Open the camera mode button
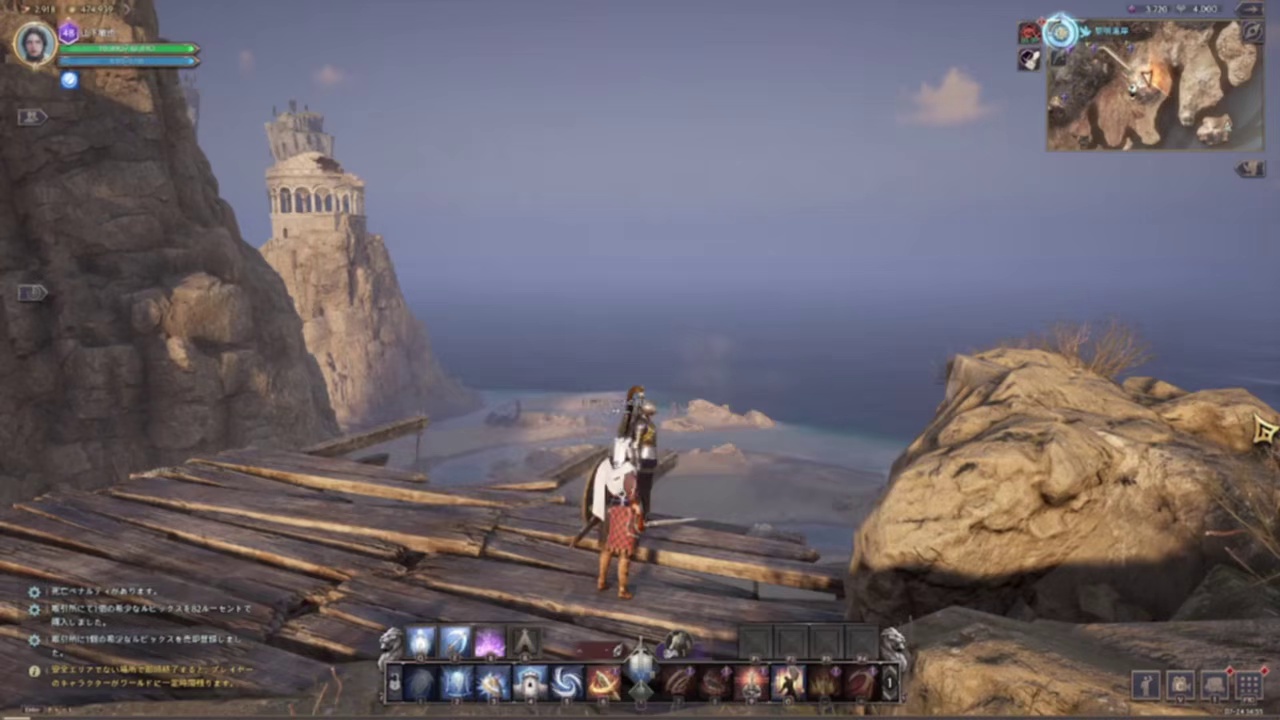The width and height of the screenshot is (1280, 720). [1180, 684]
